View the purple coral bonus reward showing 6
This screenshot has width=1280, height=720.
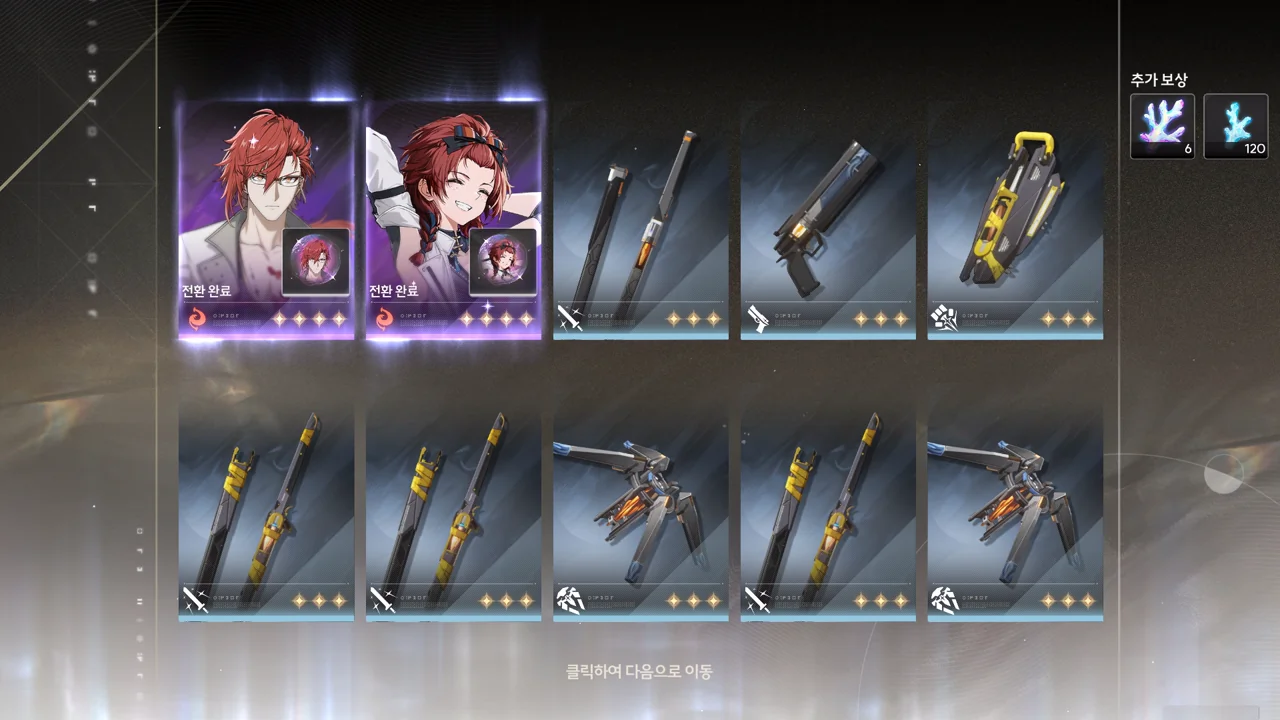coord(1162,126)
